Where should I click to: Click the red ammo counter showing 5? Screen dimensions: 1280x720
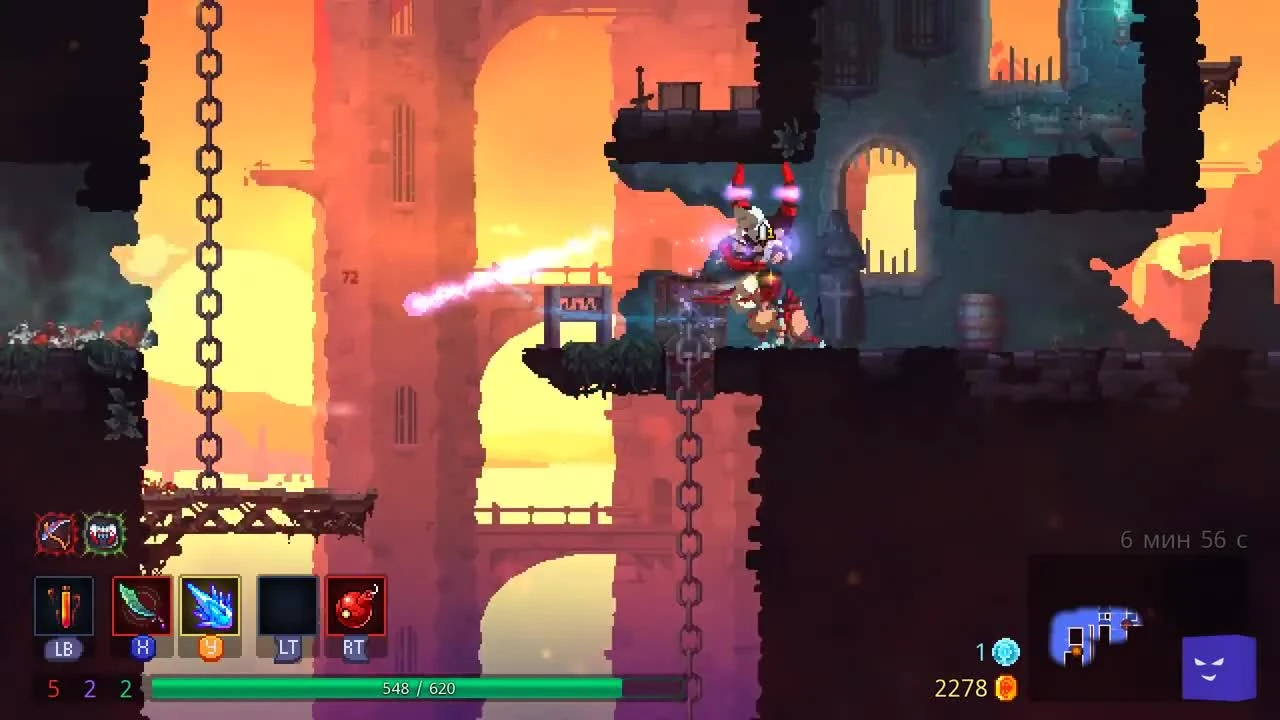(53, 689)
